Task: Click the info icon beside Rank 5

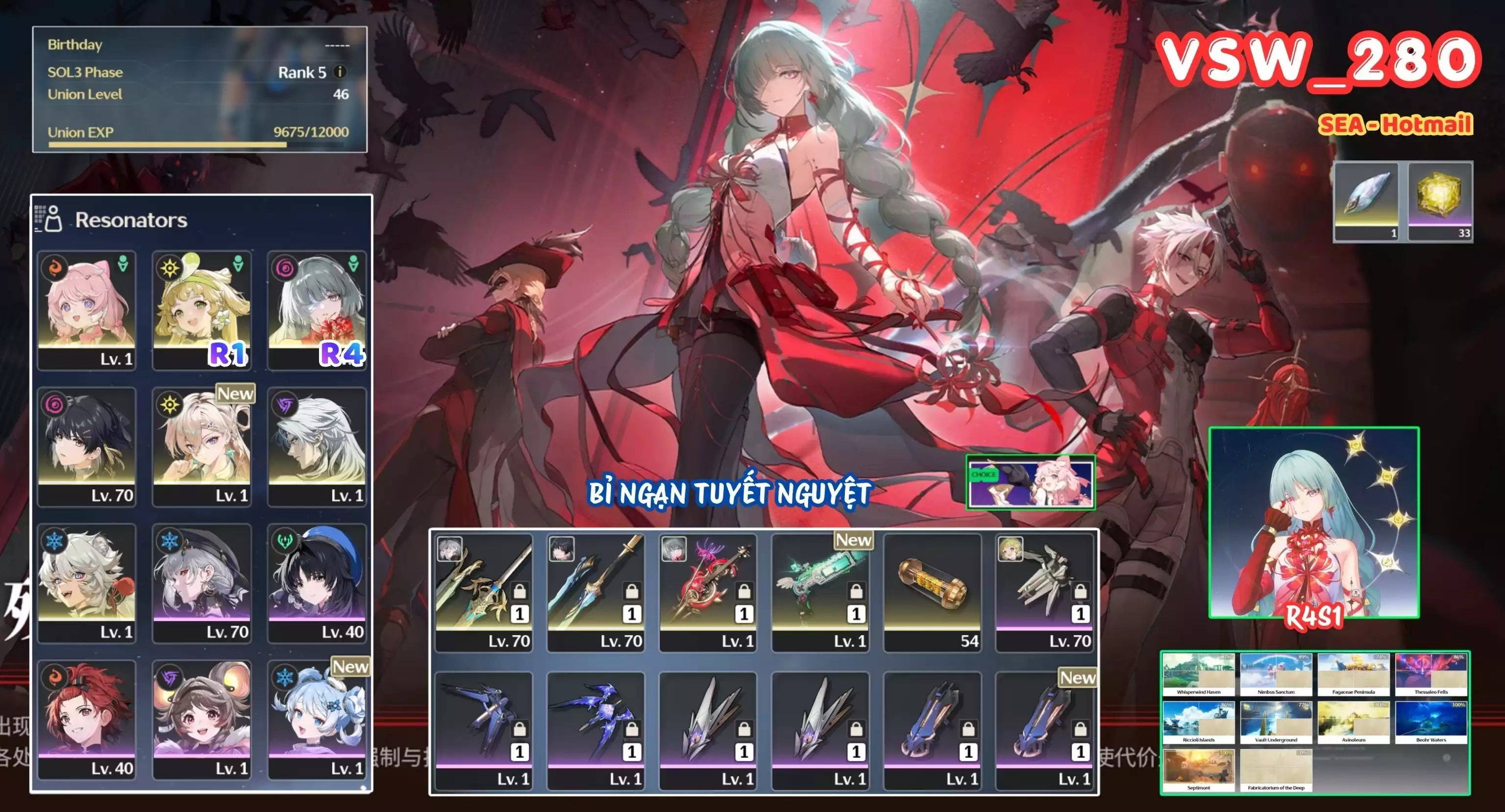Action: pos(340,72)
